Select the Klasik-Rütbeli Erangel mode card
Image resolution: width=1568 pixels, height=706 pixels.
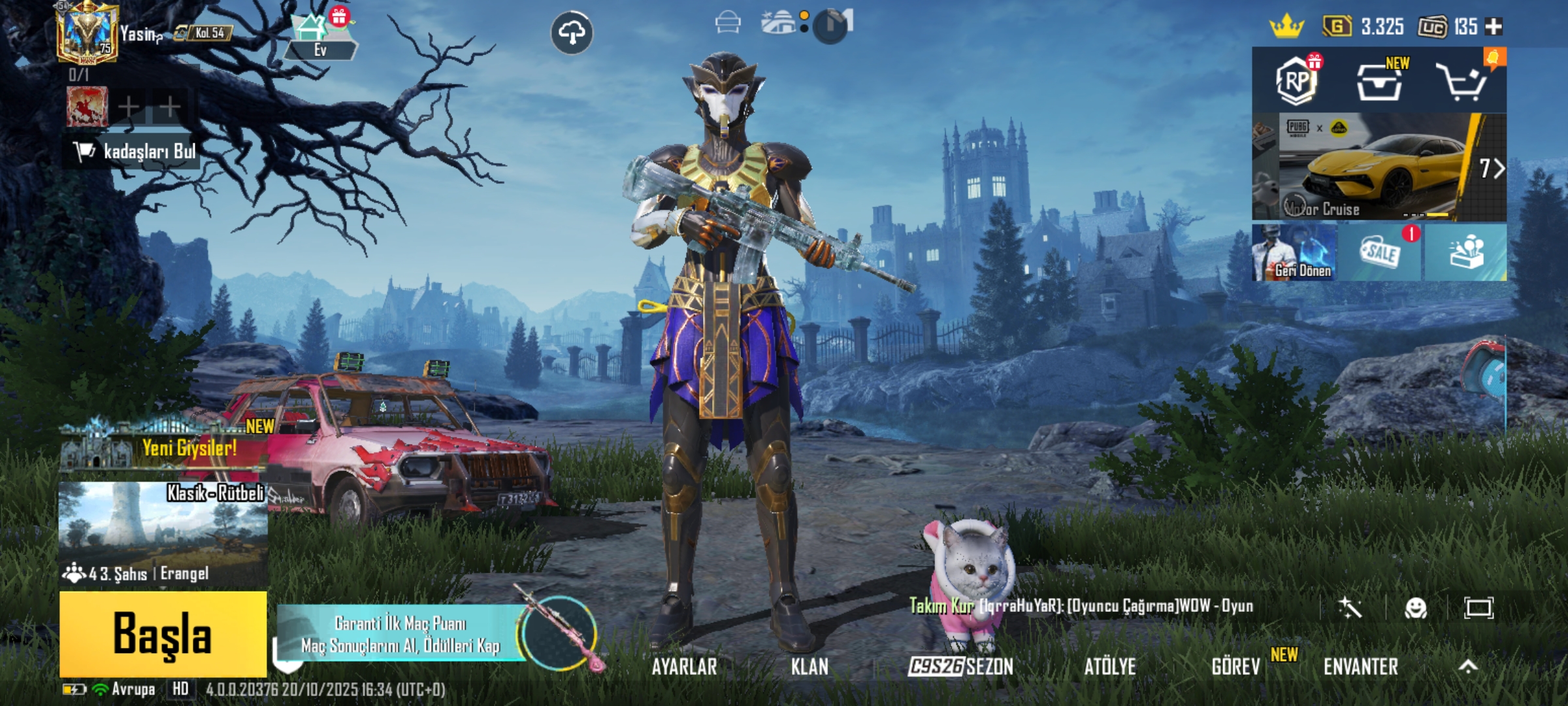163,533
